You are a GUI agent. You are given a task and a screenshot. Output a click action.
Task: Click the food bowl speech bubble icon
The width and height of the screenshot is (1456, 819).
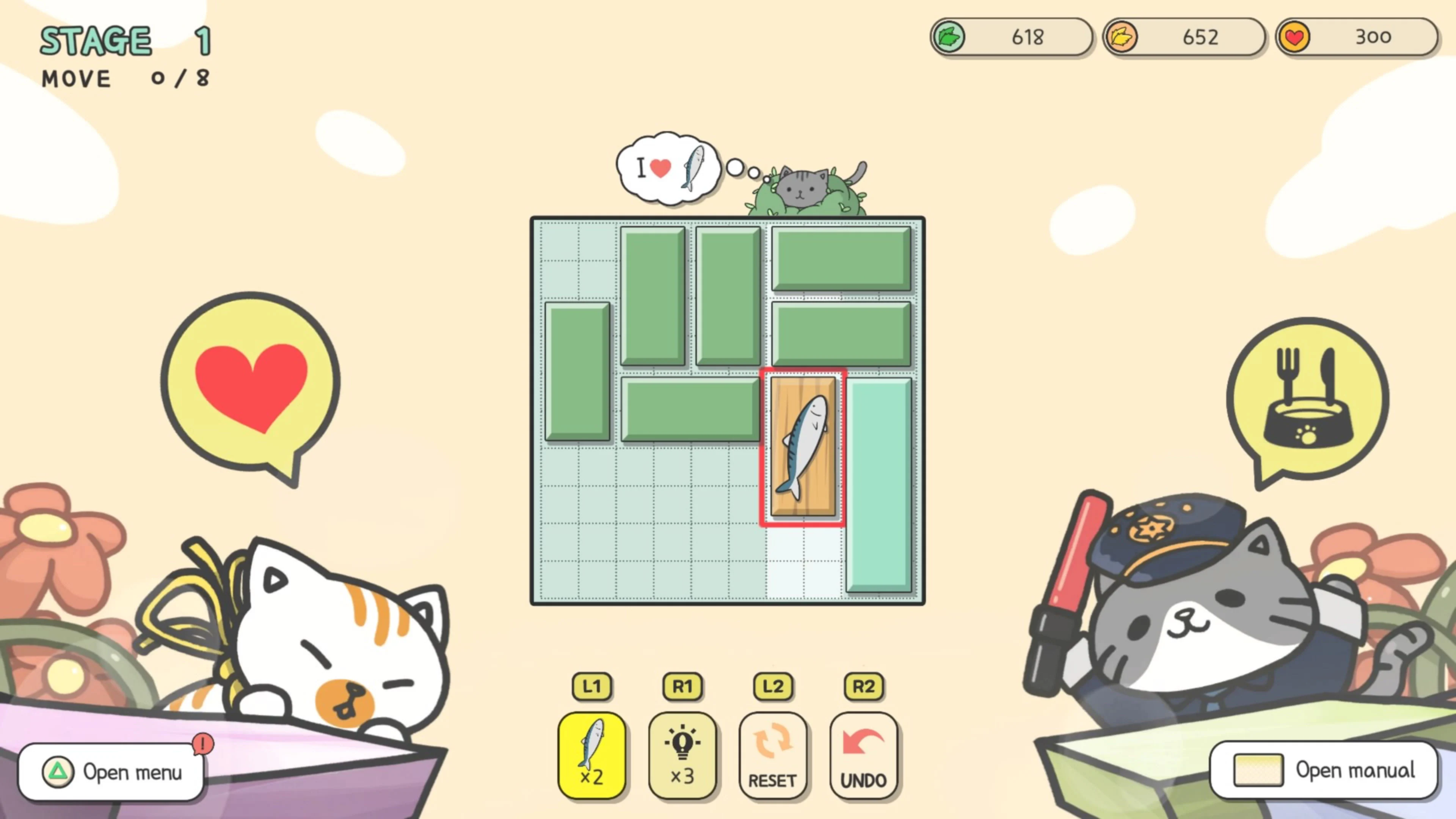click(x=1305, y=395)
